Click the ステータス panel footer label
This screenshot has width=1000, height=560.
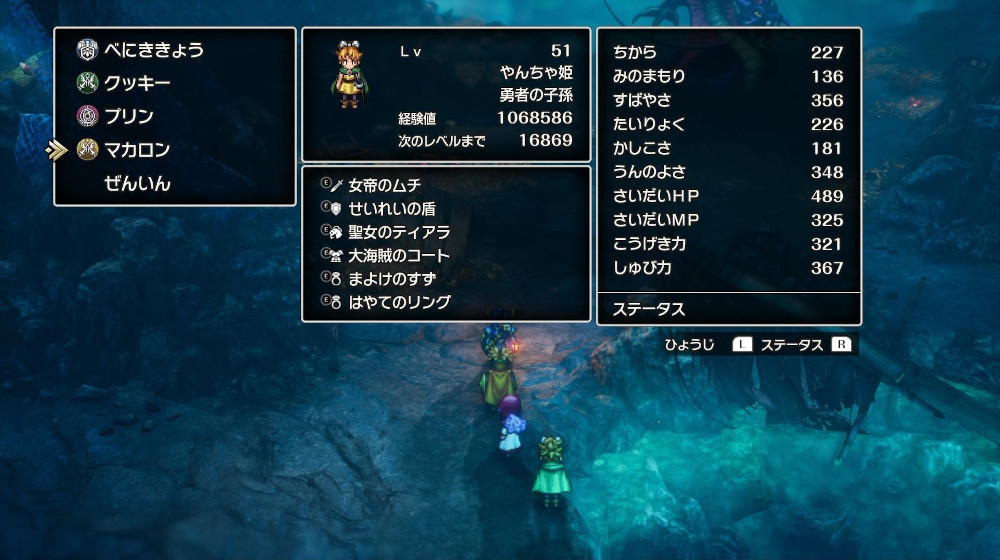coord(648,309)
